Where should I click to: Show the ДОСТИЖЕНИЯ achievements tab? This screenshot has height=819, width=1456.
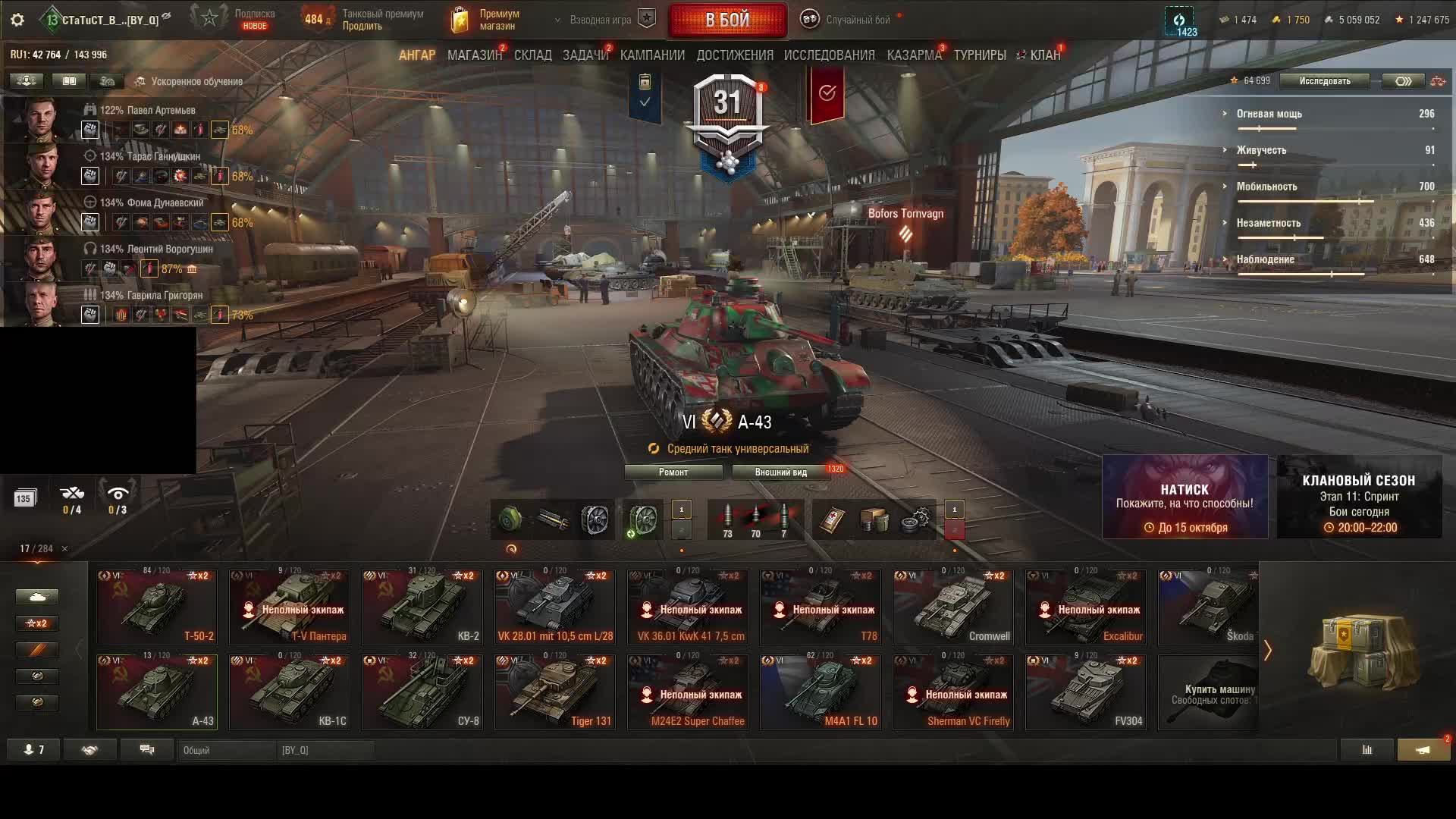tap(734, 55)
